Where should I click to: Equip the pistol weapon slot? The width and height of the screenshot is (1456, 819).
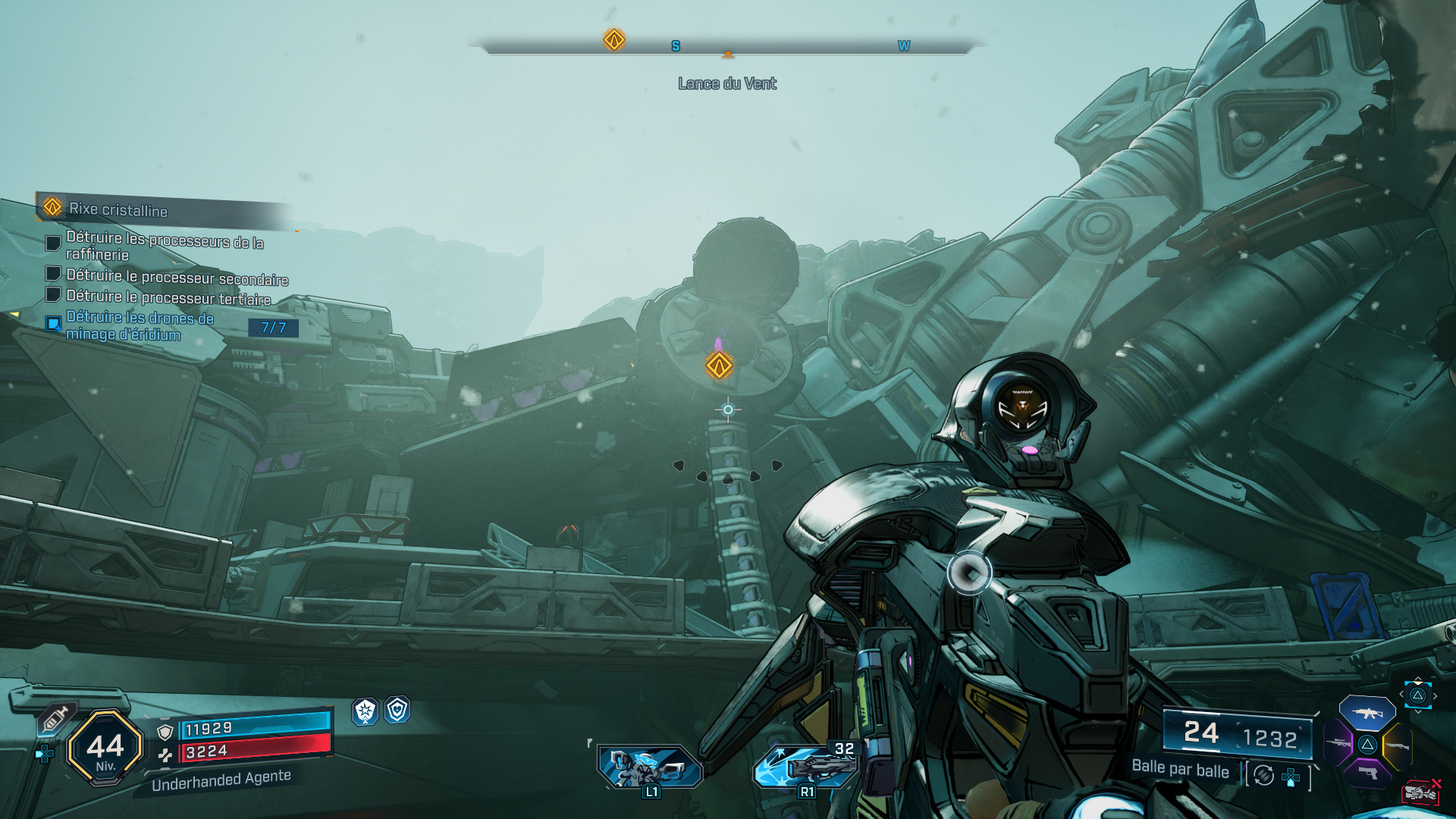[x=1367, y=773]
